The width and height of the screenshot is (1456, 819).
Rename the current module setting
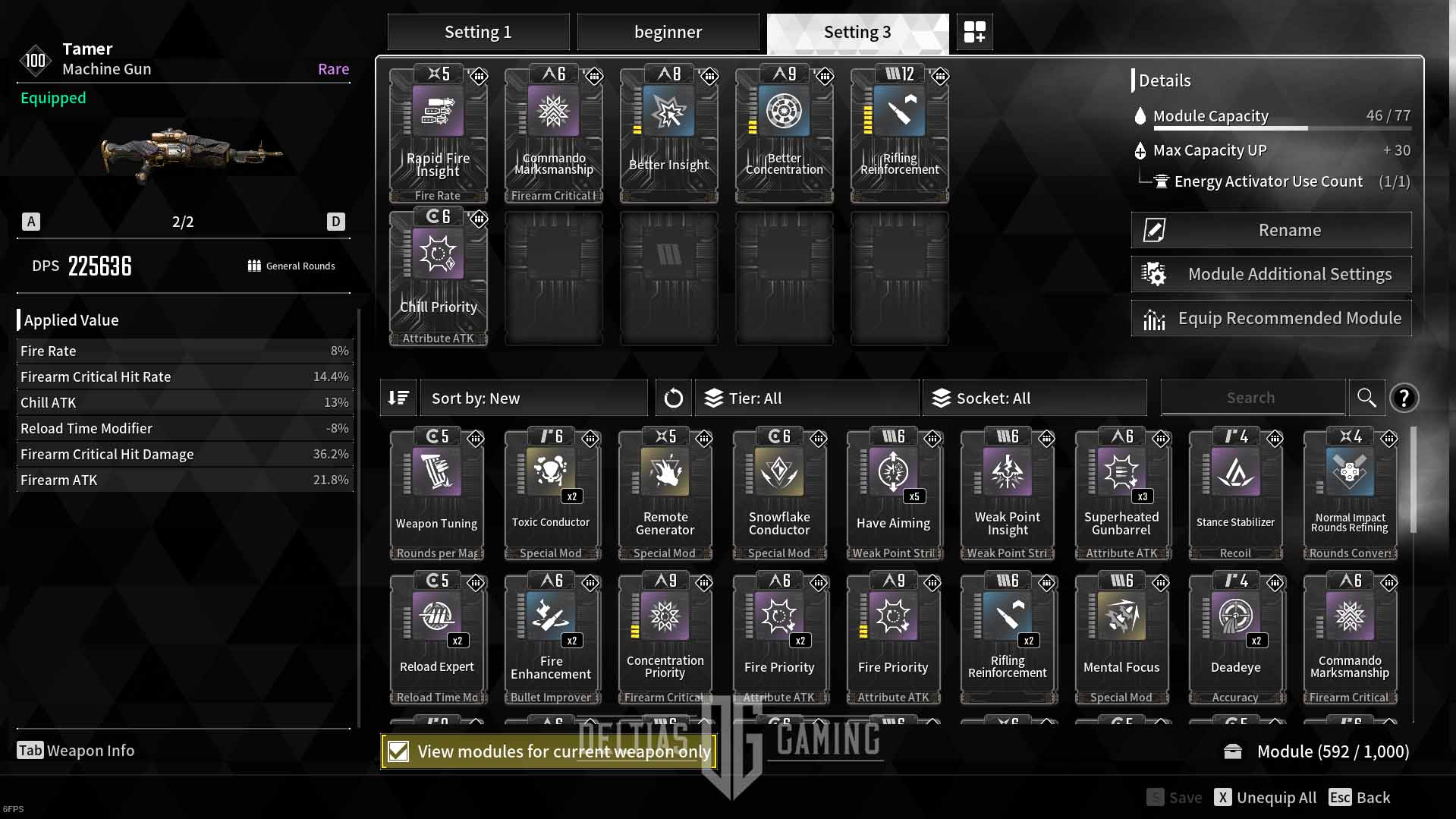(x=1271, y=230)
